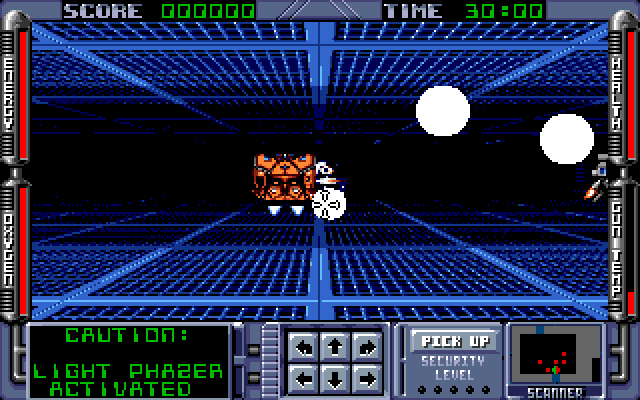Select the scanner minimap display
The height and width of the screenshot is (400, 640).
click(x=555, y=356)
